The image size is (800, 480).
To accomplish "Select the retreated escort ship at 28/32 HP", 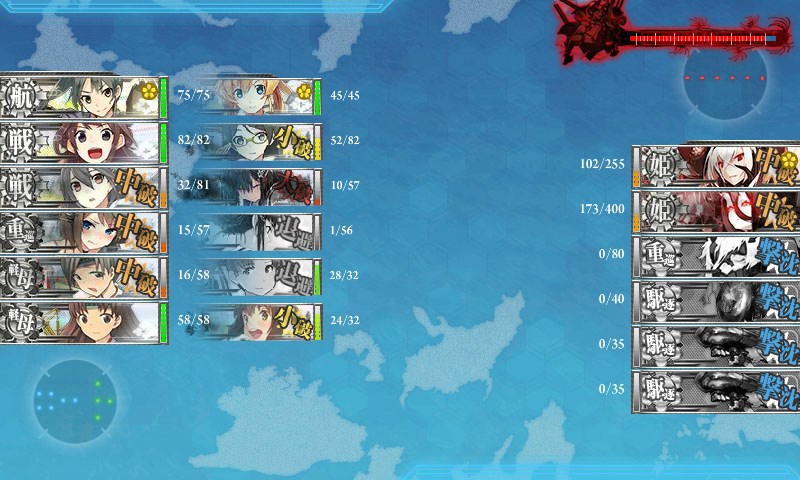I will [258, 277].
